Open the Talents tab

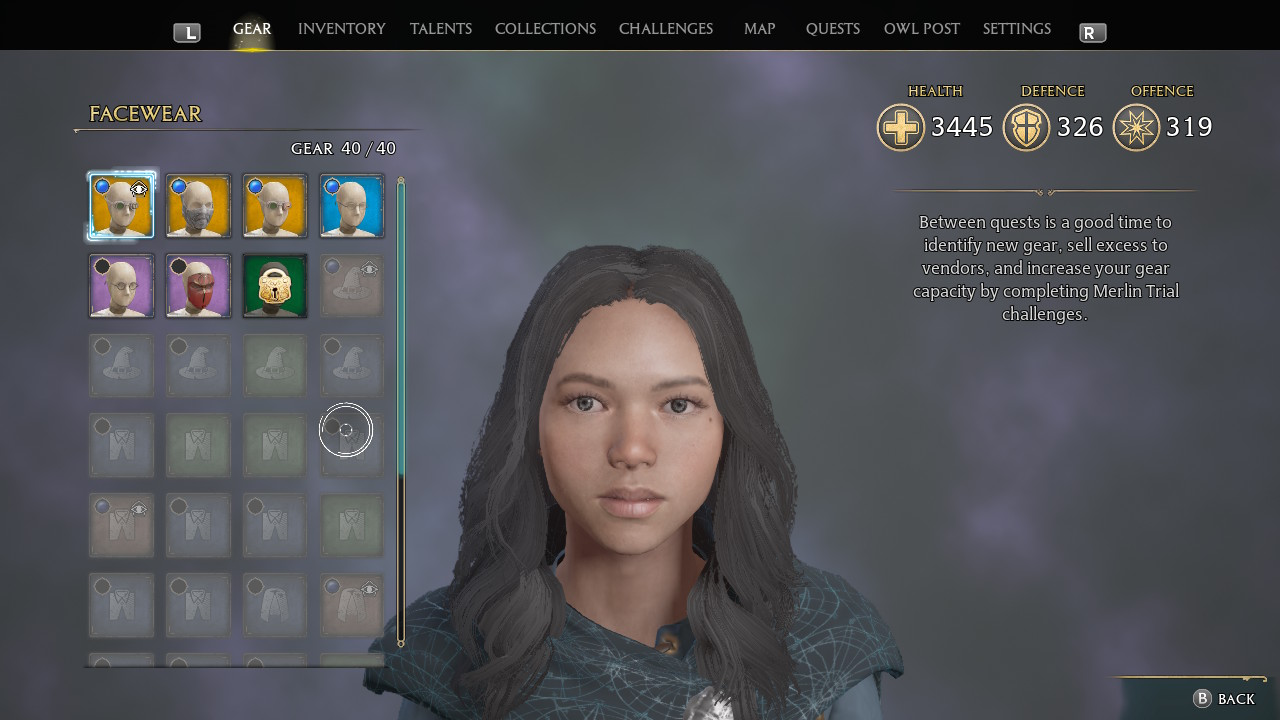click(x=440, y=29)
